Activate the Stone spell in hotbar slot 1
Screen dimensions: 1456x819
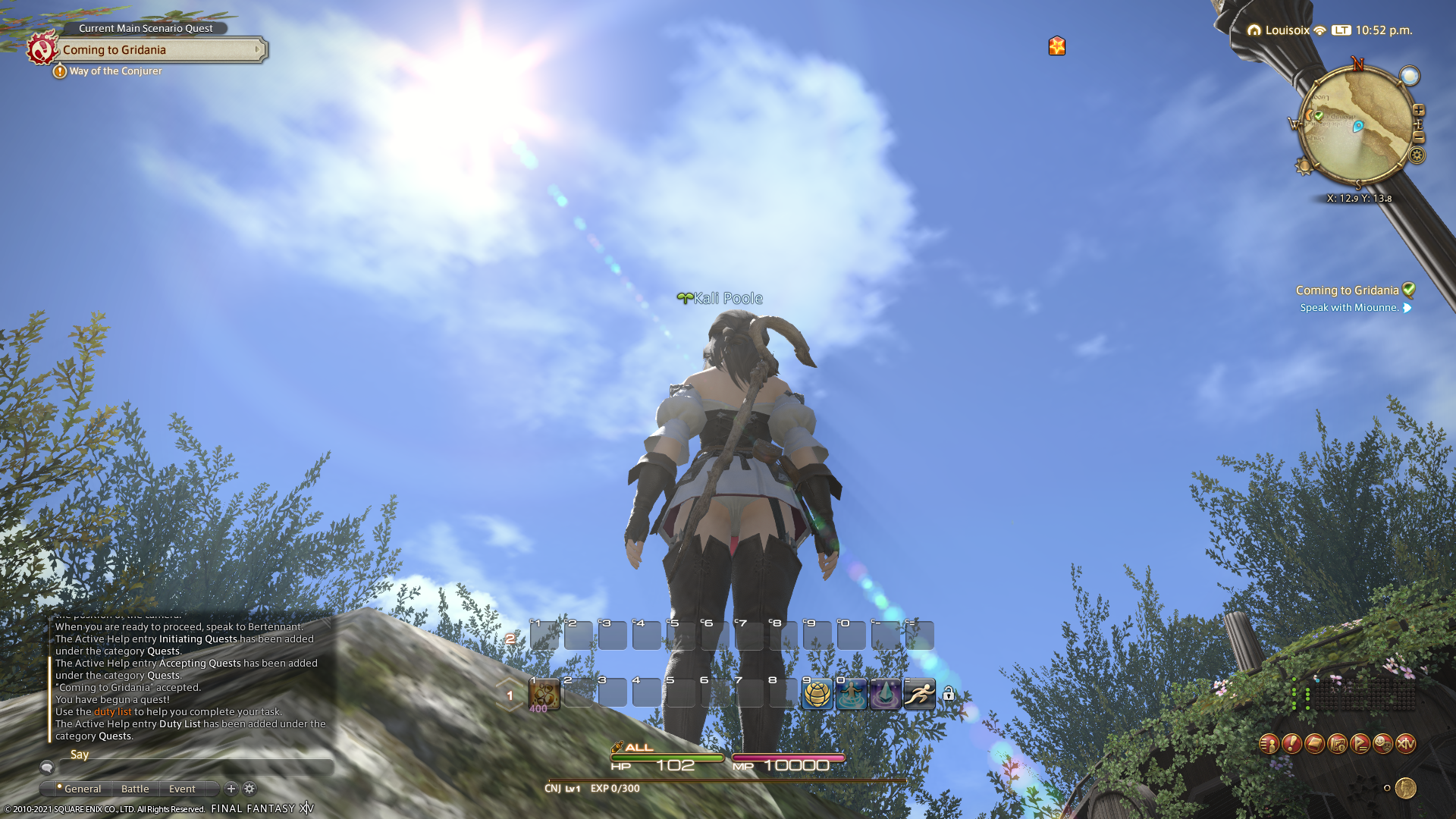(x=544, y=695)
